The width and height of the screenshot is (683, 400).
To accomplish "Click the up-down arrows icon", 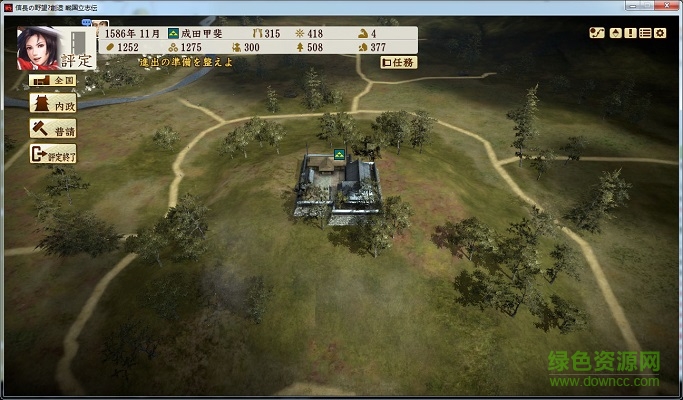I will click(x=616, y=33).
